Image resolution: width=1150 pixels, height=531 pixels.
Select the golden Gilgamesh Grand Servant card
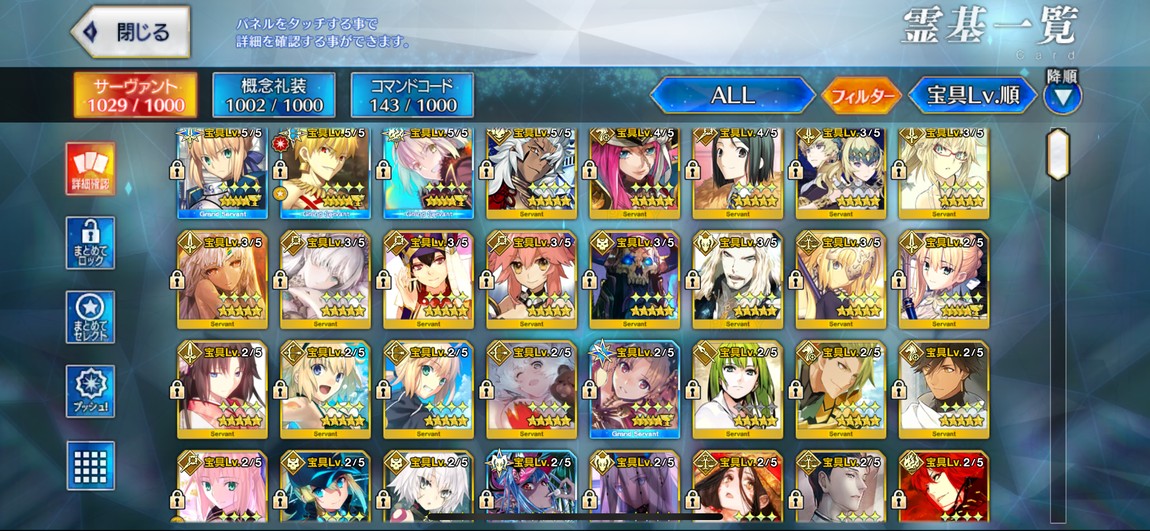tap(324, 173)
